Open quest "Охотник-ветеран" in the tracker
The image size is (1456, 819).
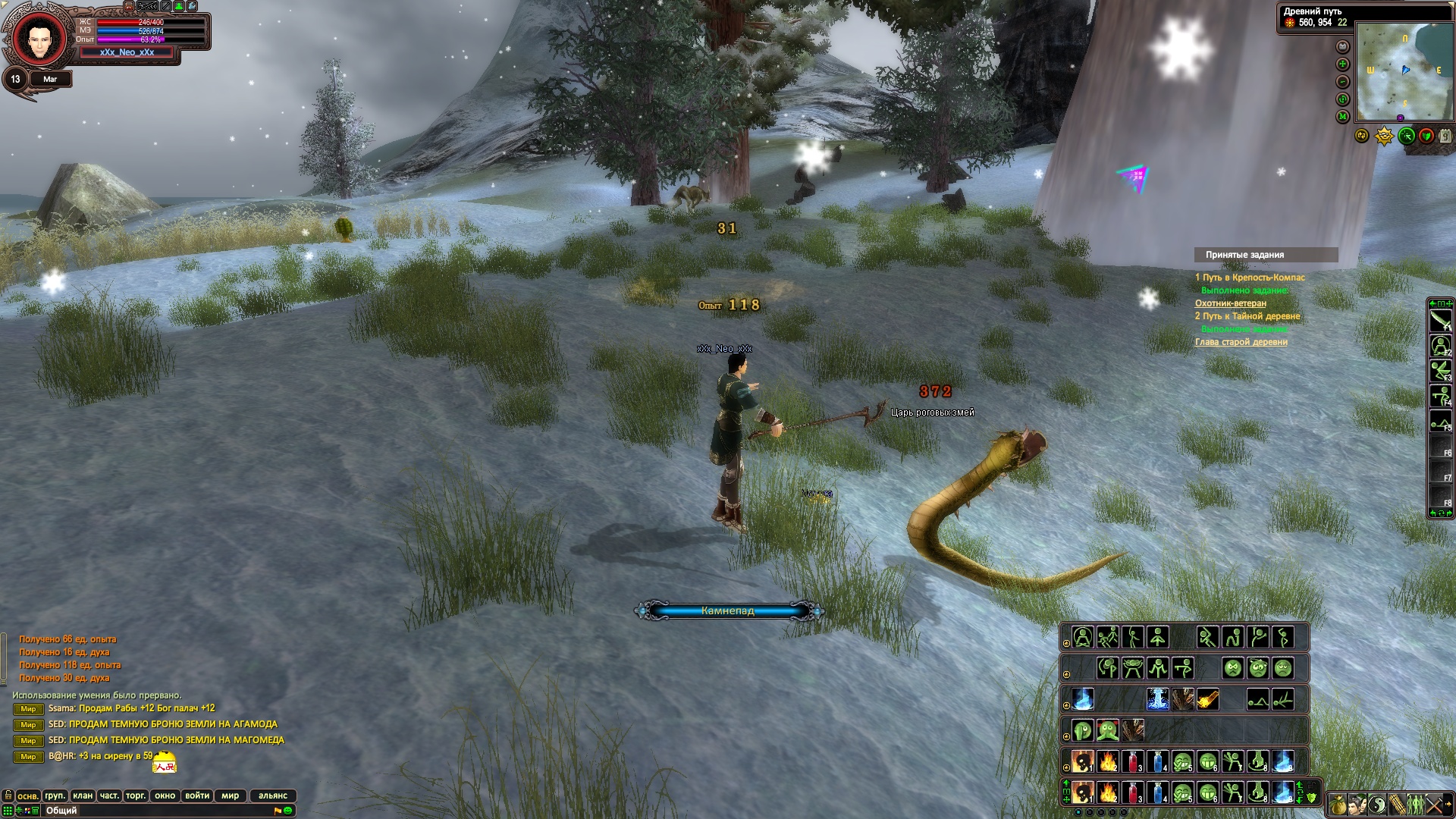point(1230,303)
